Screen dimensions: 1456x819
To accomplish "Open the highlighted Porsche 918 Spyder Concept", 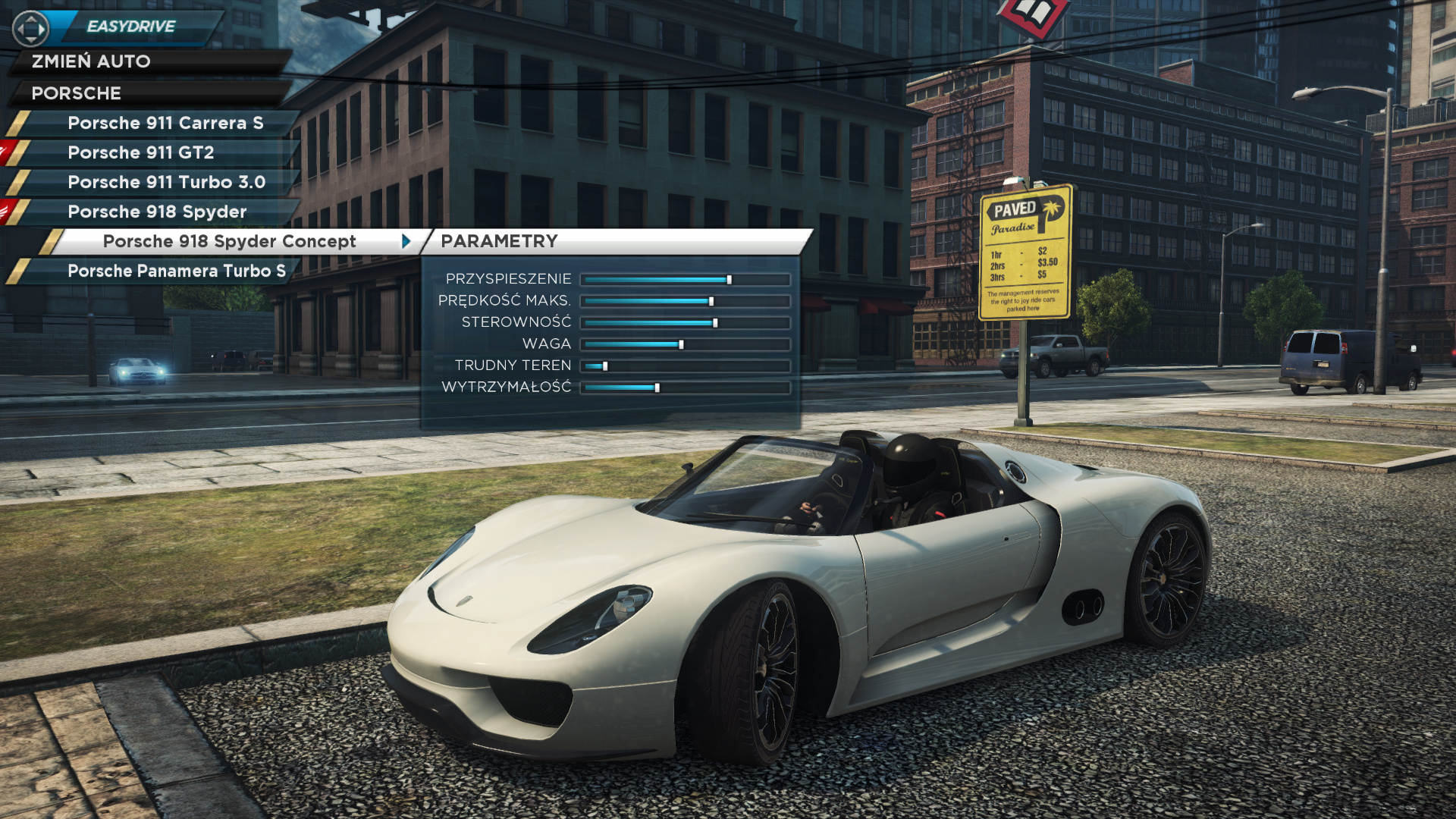I will pyautogui.click(x=229, y=241).
